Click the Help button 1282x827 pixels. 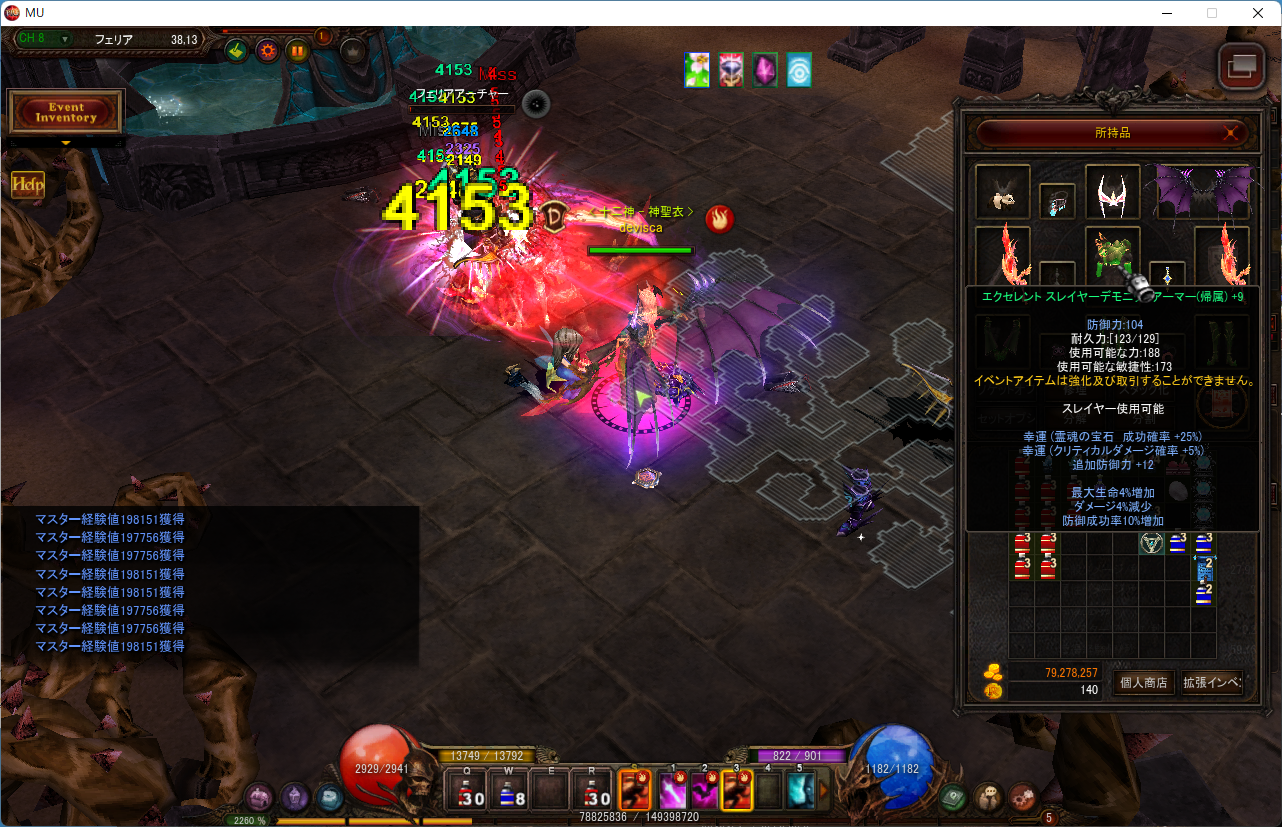pos(27,185)
